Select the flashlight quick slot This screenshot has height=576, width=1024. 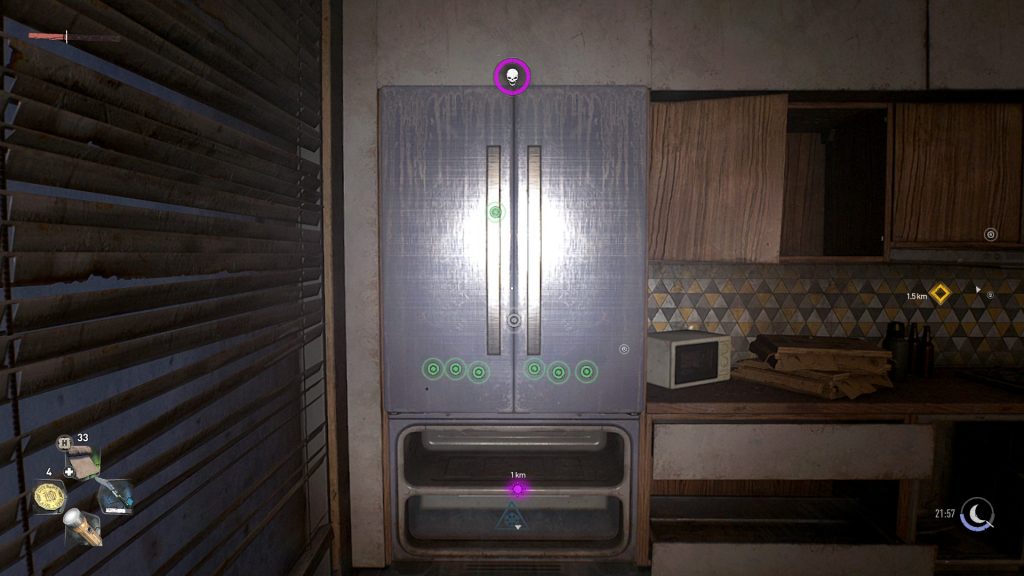(84, 526)
